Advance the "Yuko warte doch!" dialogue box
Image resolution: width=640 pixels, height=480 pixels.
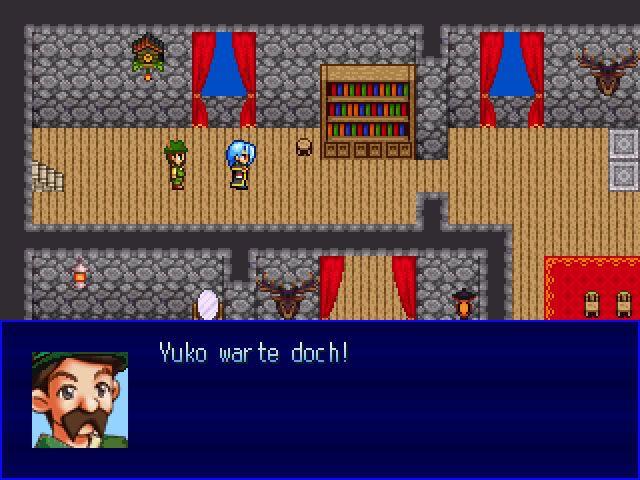(380, 400)
